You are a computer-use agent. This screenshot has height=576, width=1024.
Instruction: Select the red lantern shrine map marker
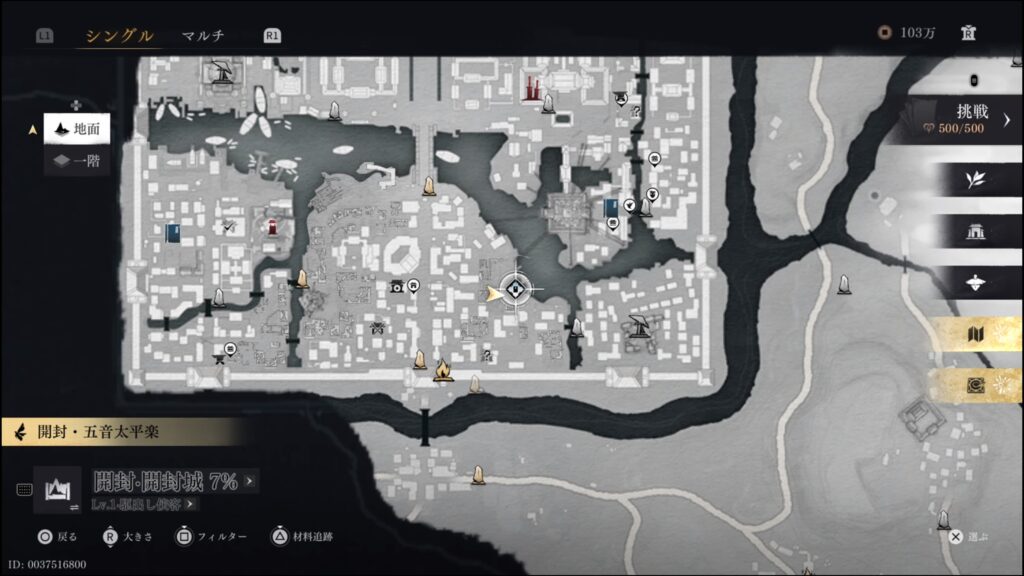point(271,224)
